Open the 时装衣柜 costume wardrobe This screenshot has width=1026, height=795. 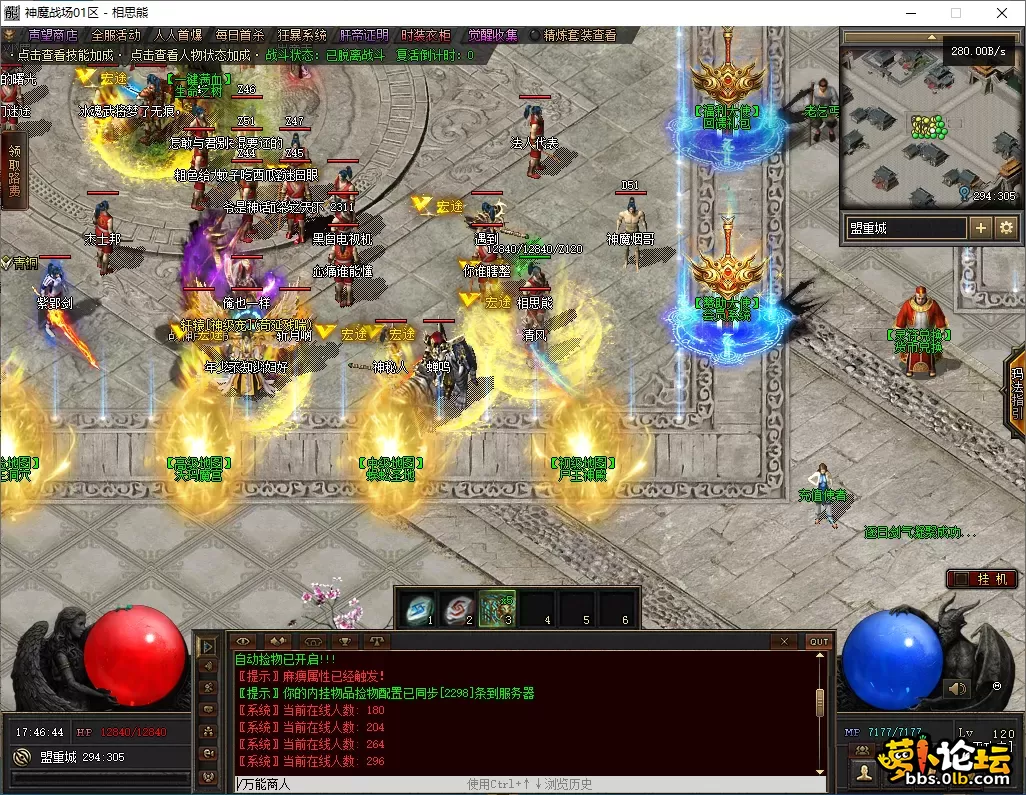(x=425, y=35)
